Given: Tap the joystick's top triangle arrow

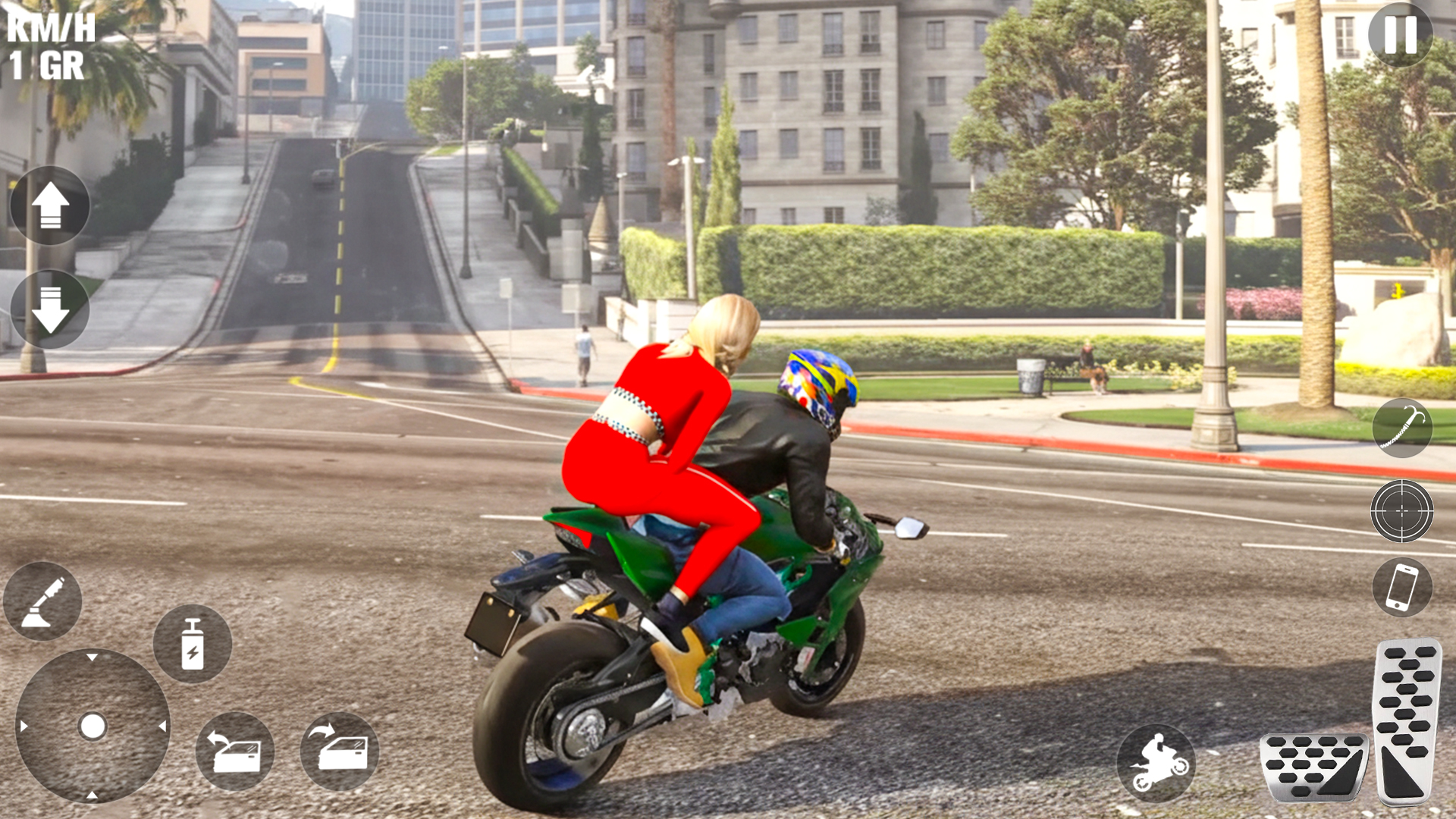Looking at the screenshot, I should coord(92,657).
